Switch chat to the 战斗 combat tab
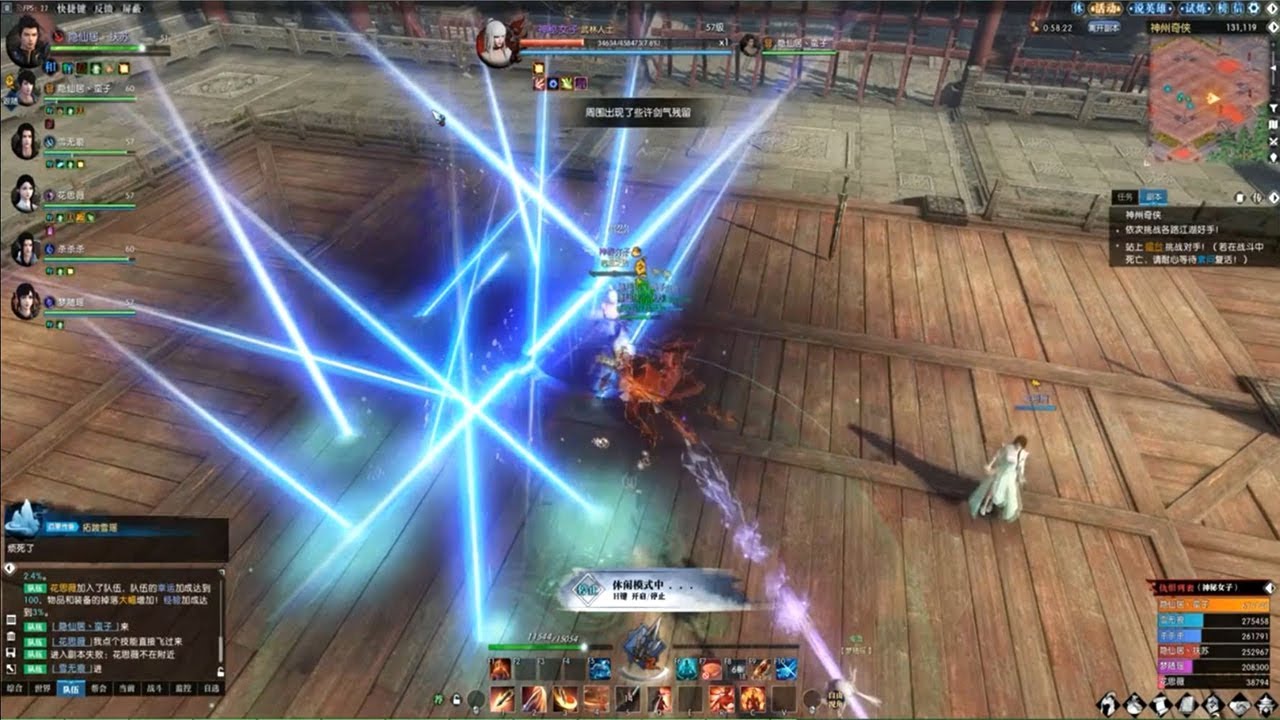Screen dimensions: 1280x720 [x=155, y=688]
